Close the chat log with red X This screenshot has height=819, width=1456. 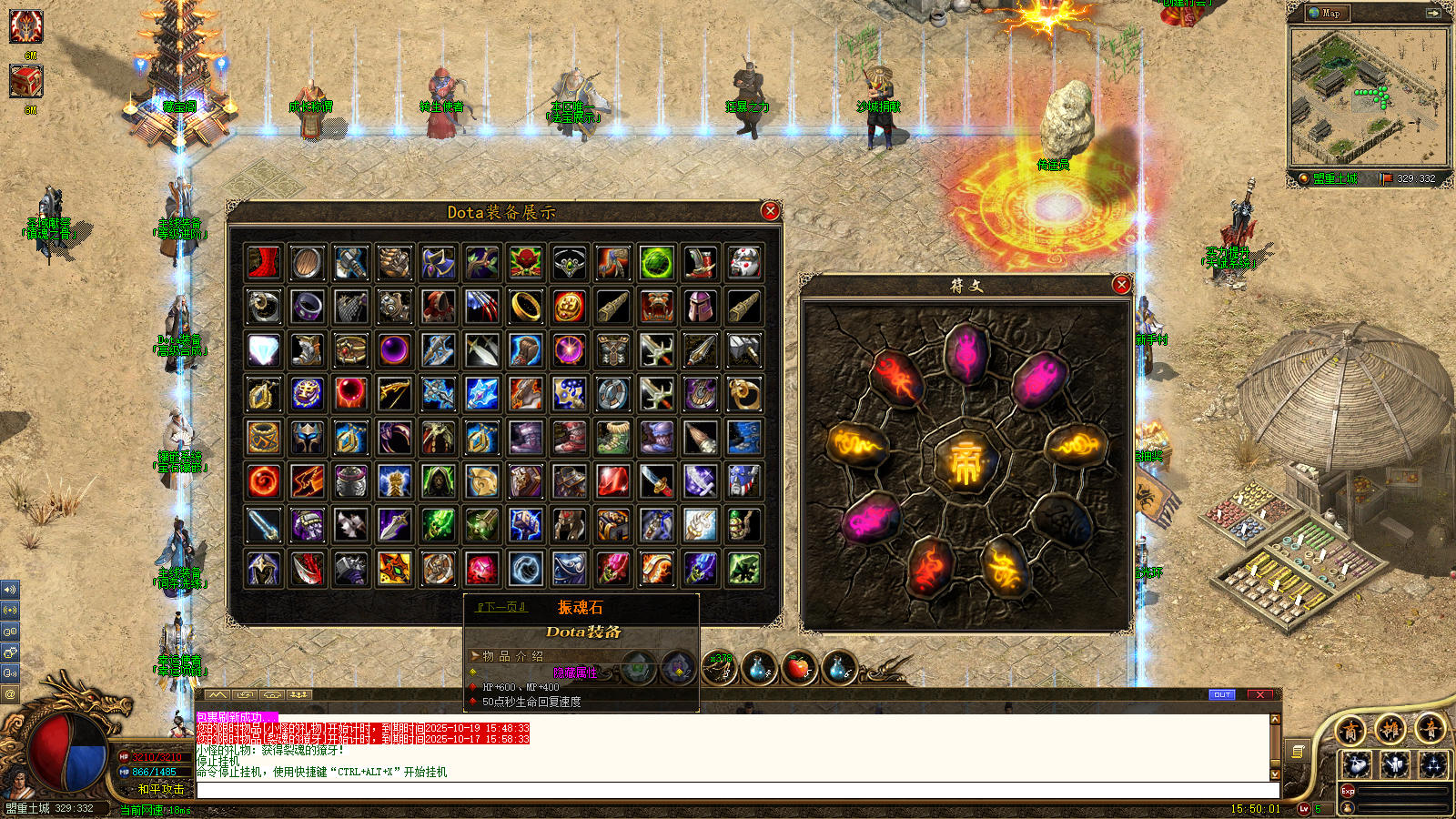1260,694
